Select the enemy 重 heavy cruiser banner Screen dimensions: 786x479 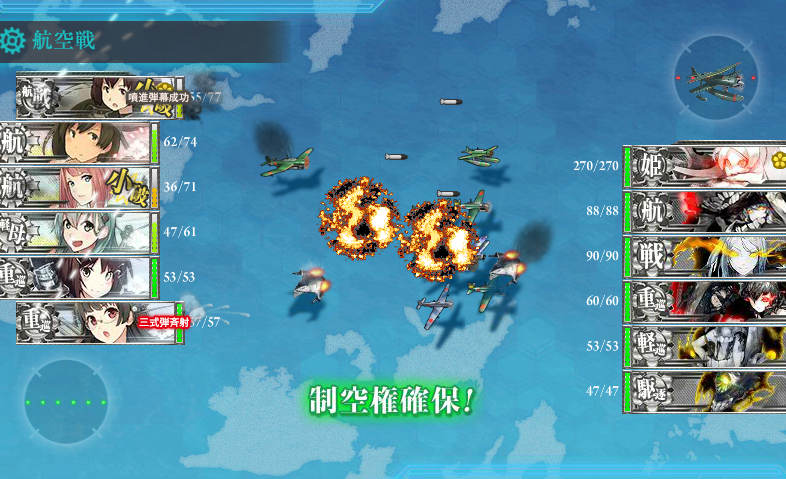(705, 301)
